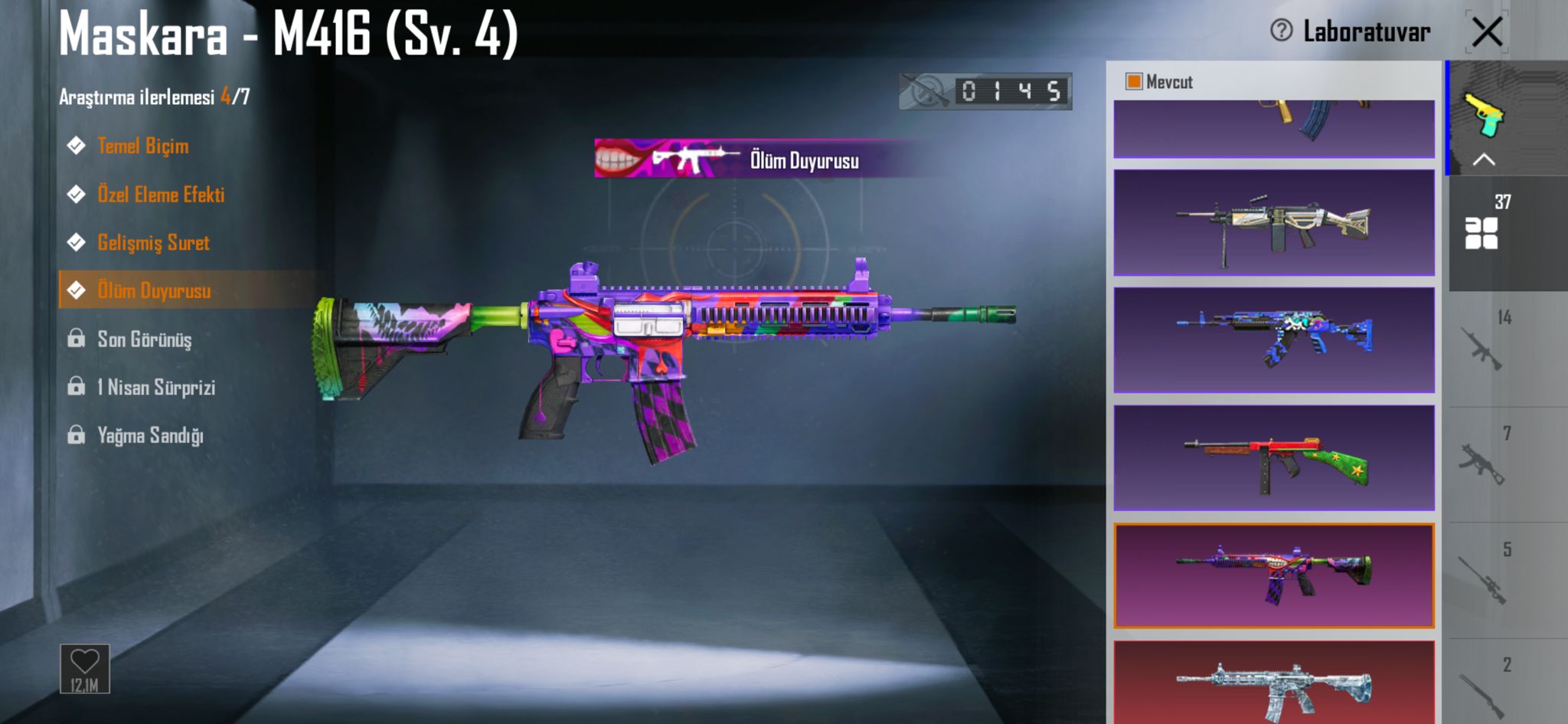1568x724 pixels.
Task: Select the Gelişmiş Suret stage
Action: click(x=153, y=242)
